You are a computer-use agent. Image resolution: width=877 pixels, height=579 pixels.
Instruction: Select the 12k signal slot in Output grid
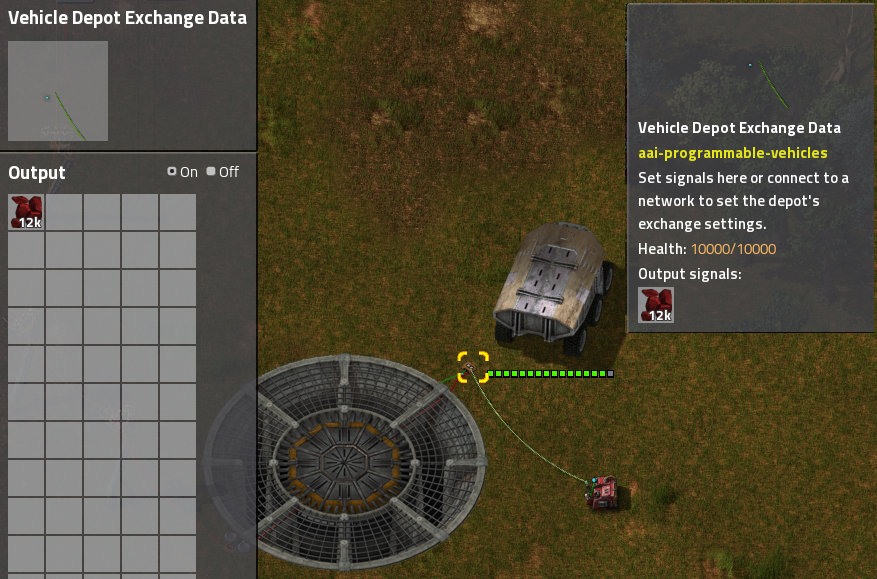[x=26, y=212]
